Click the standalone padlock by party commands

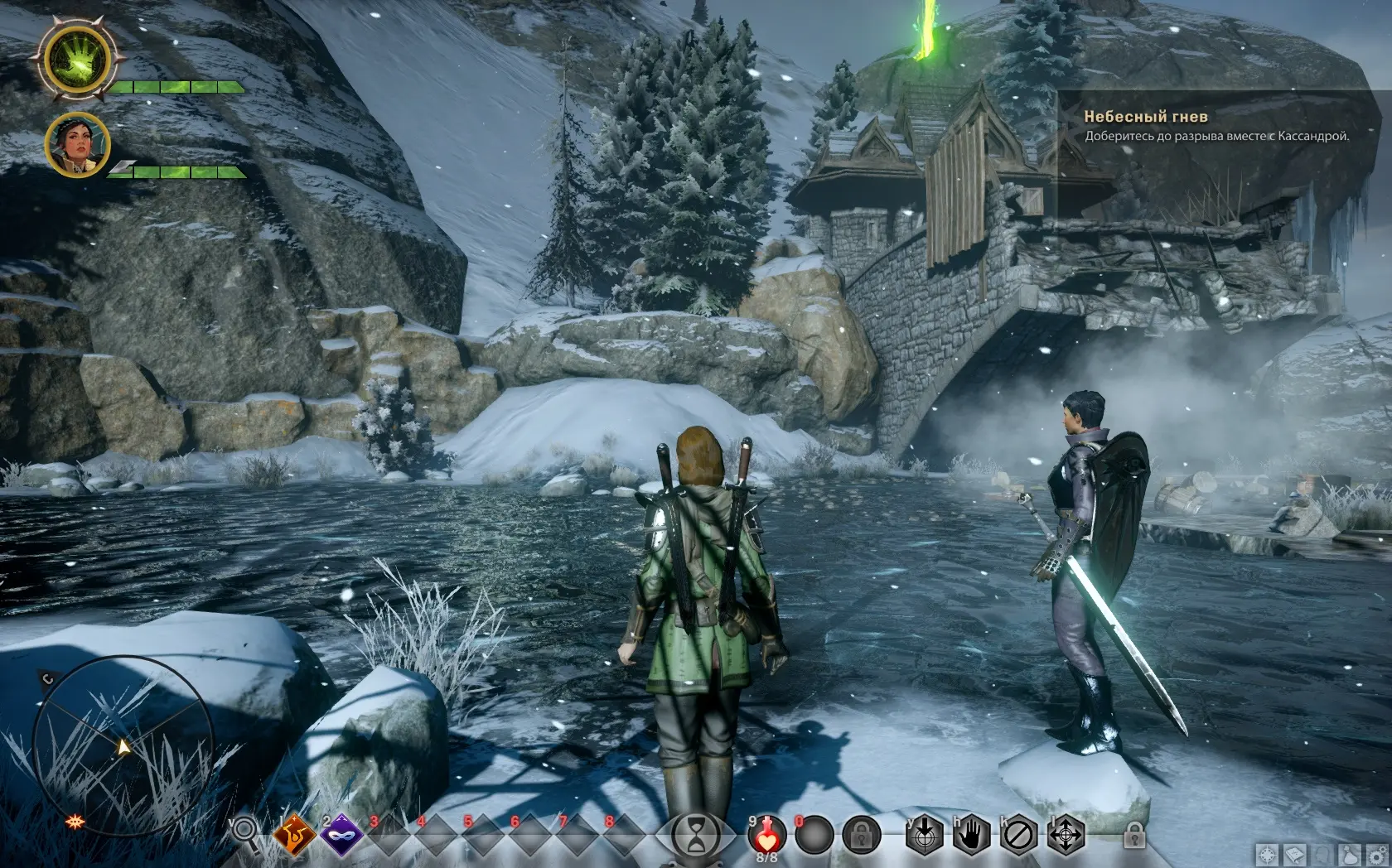point(1134,837)
